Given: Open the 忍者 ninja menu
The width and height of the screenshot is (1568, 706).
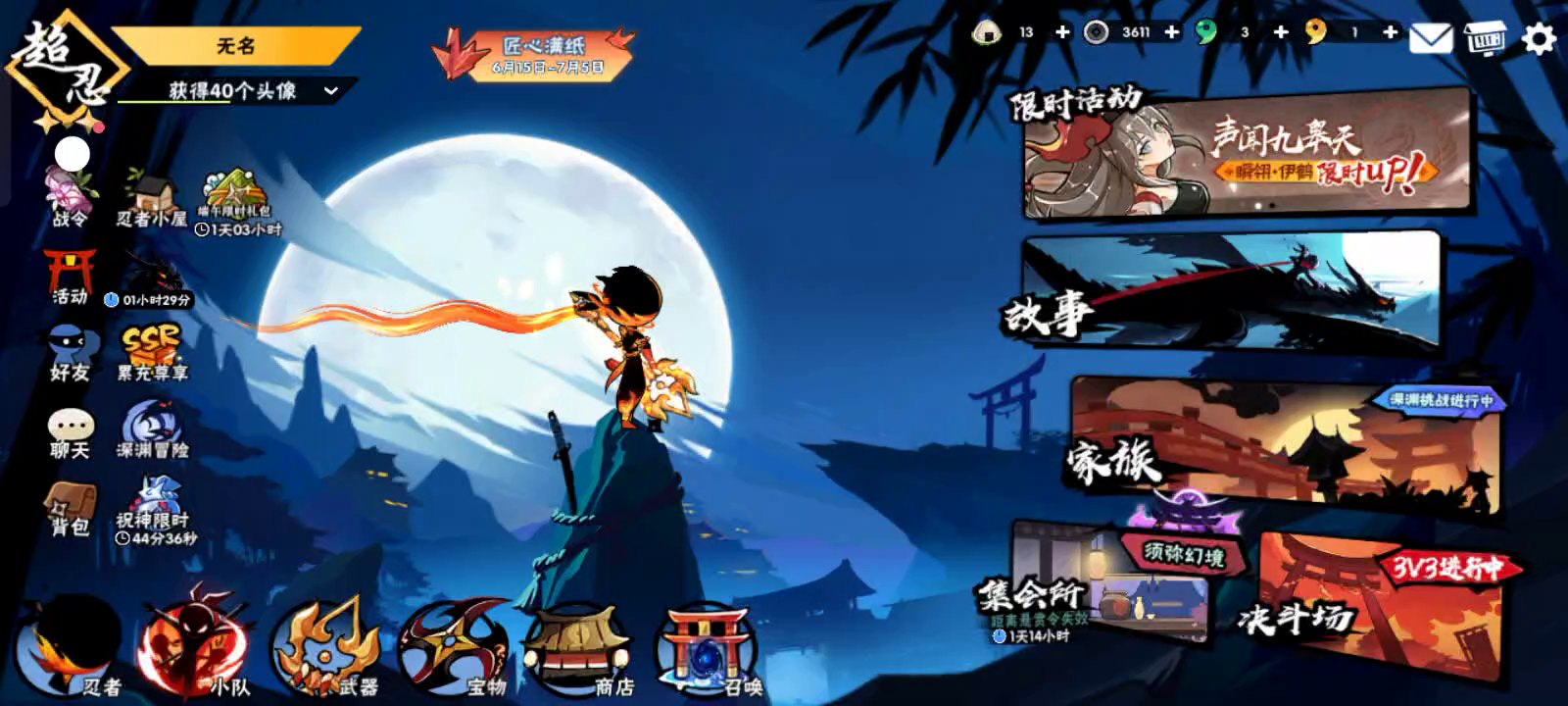Looking at the screenshot, I should (x=69, y=649).
